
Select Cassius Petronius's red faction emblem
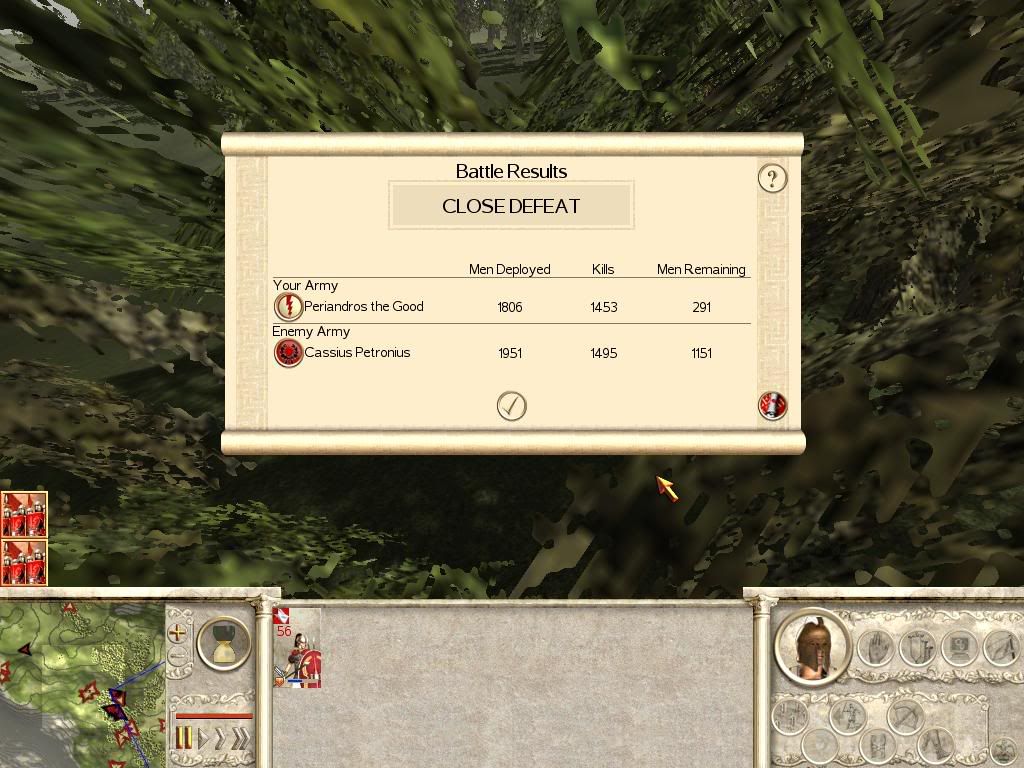[288, 353]
